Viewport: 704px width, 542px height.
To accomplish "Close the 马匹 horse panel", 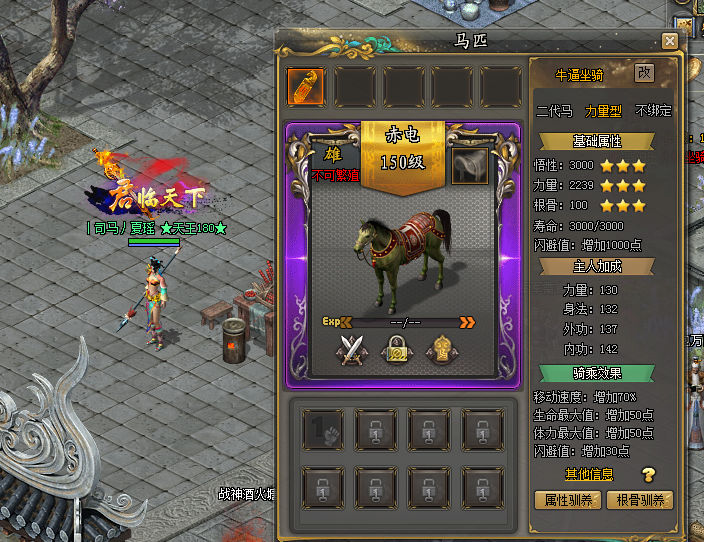I will 669,41.
